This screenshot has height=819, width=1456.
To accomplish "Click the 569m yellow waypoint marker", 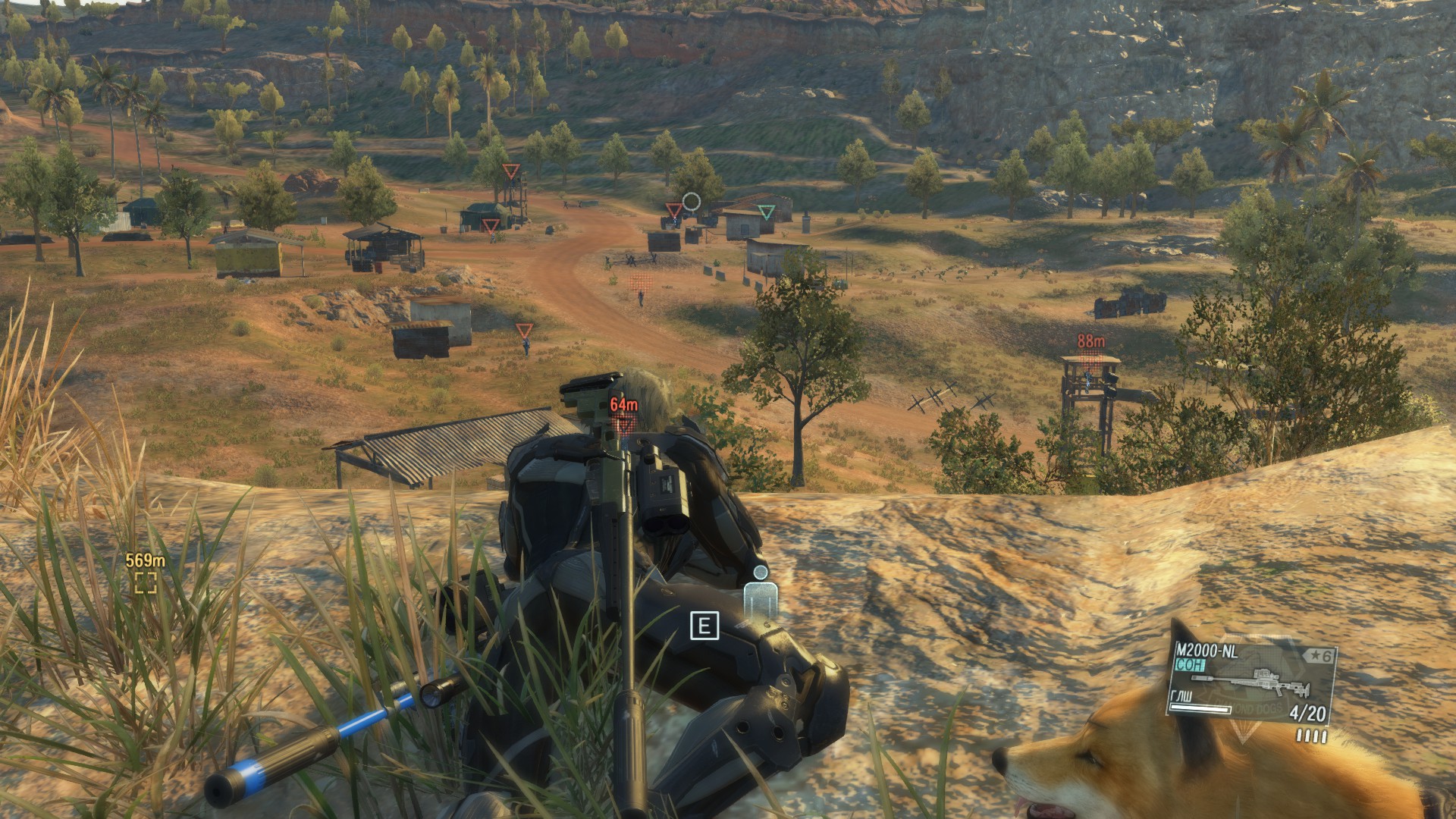I will [146, 582].
